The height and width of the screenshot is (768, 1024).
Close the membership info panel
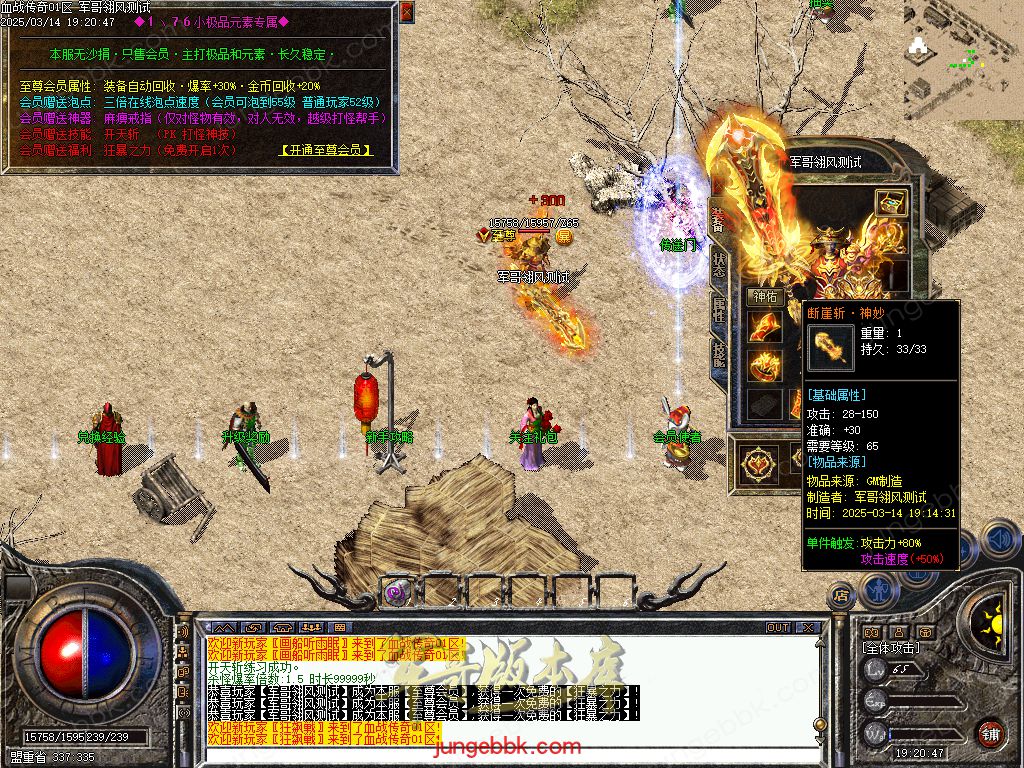[406, 12]
